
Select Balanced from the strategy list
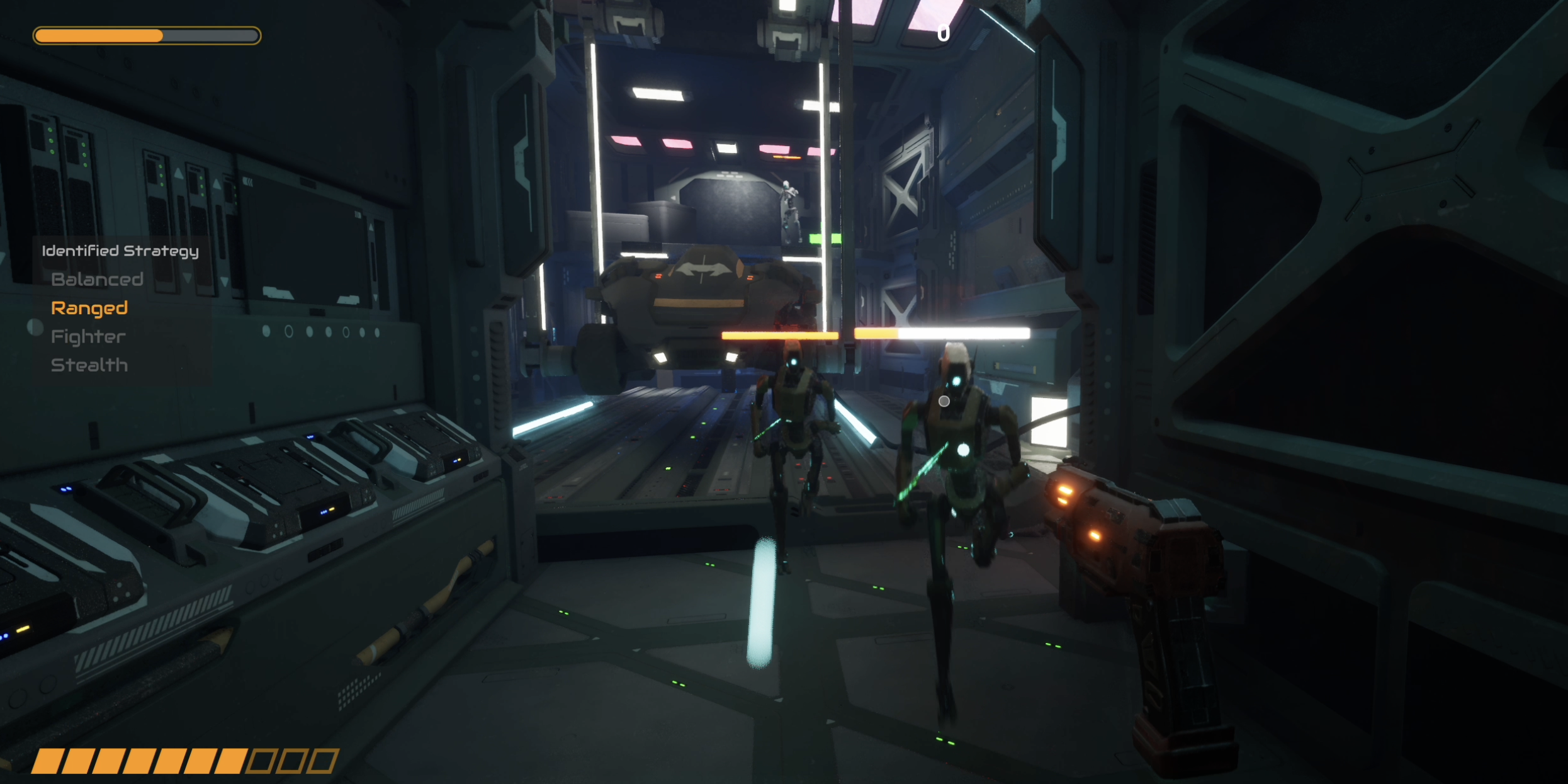point(98,279)
